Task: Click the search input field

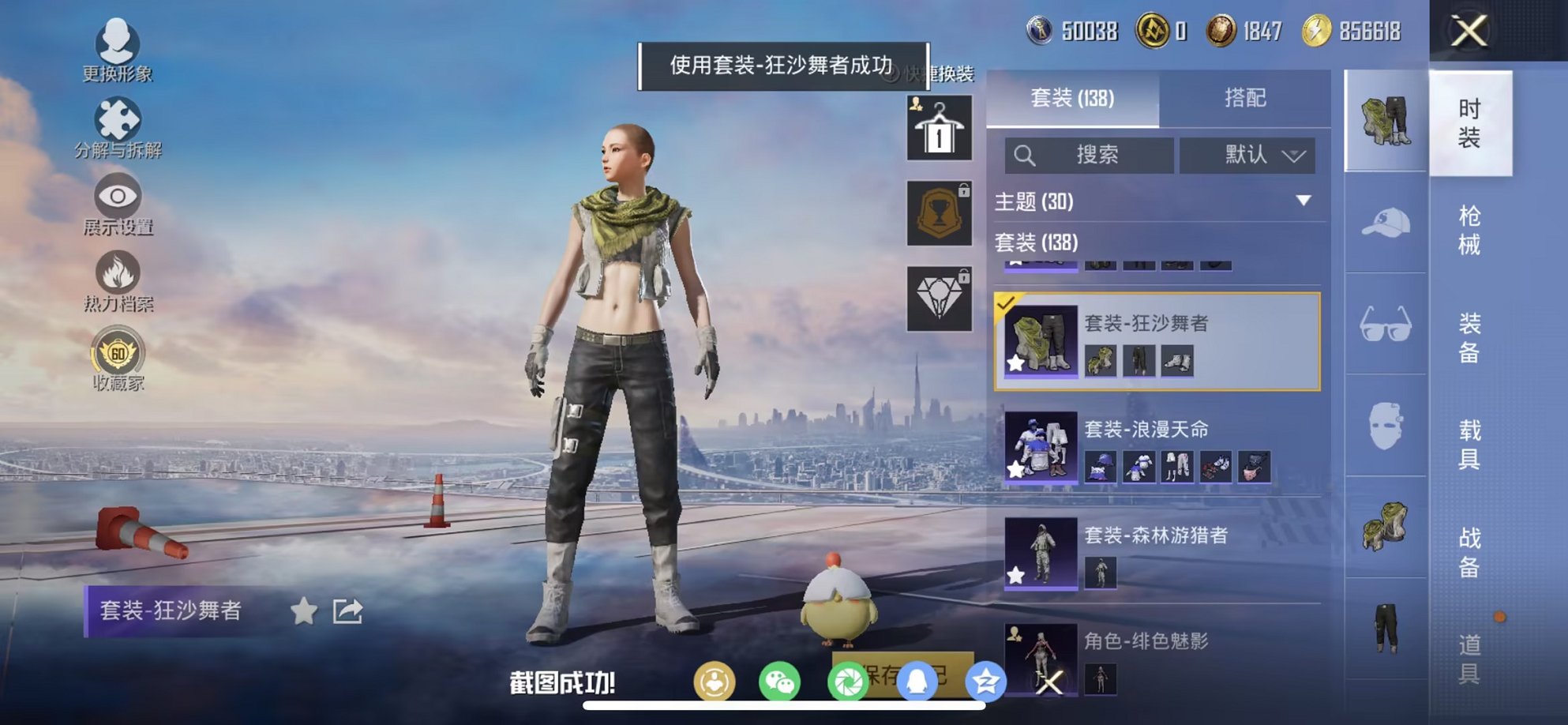Action: (1090, 156)
